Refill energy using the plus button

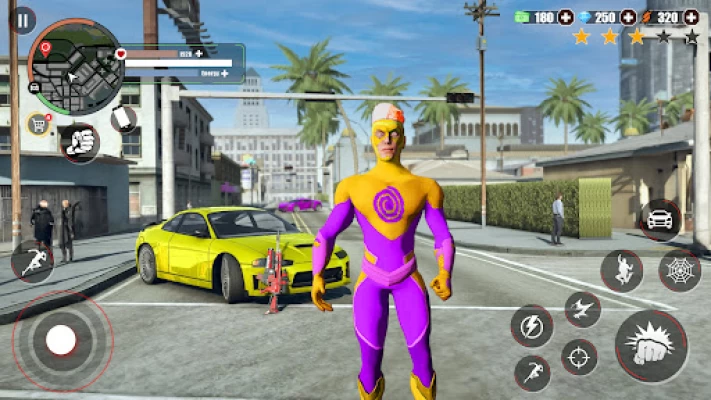click(x=225, y=73)
